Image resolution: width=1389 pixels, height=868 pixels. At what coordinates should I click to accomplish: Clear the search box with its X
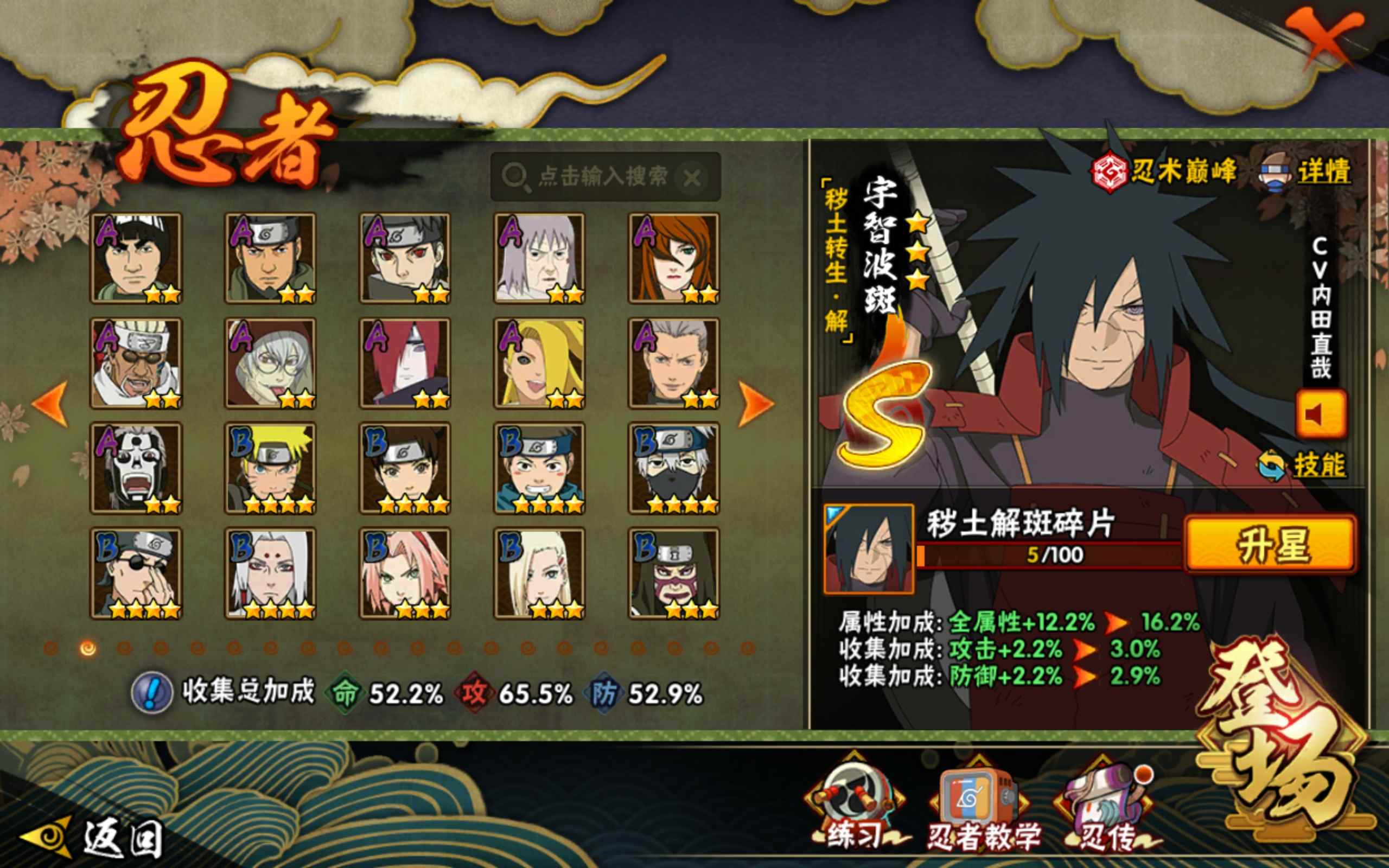[x=692, y=178]
